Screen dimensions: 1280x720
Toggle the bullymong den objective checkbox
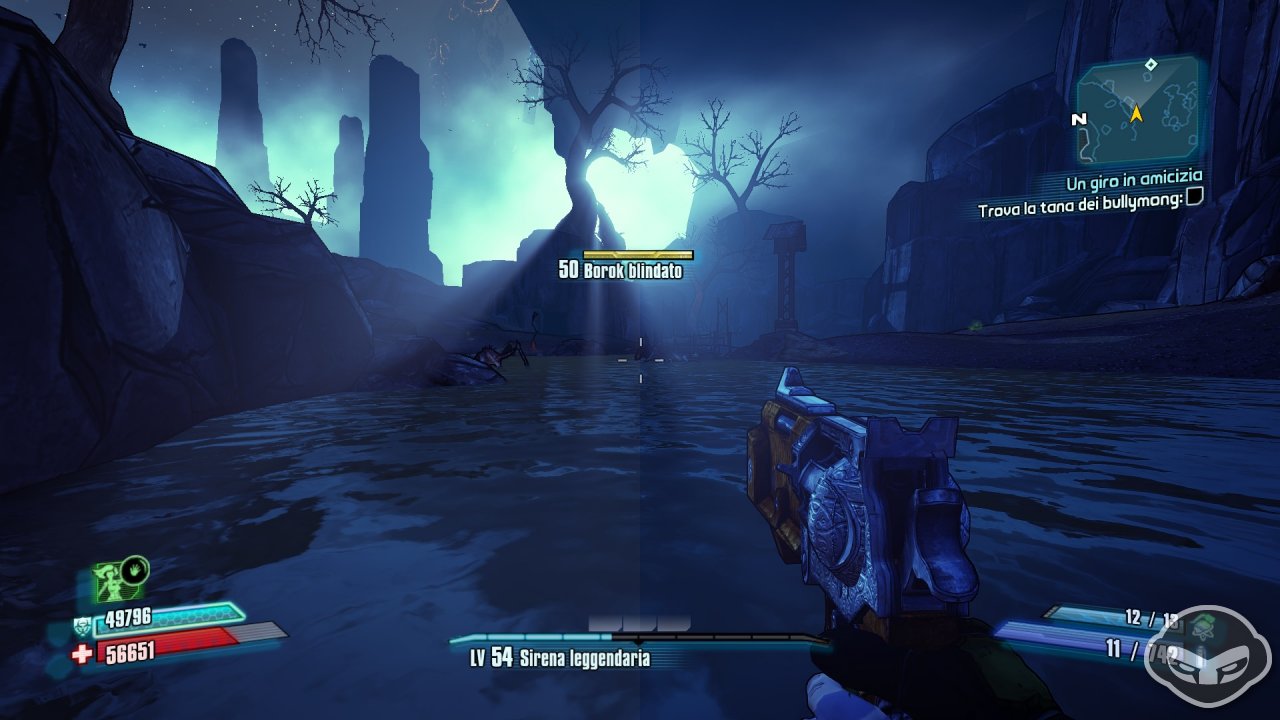(1193, 198)
